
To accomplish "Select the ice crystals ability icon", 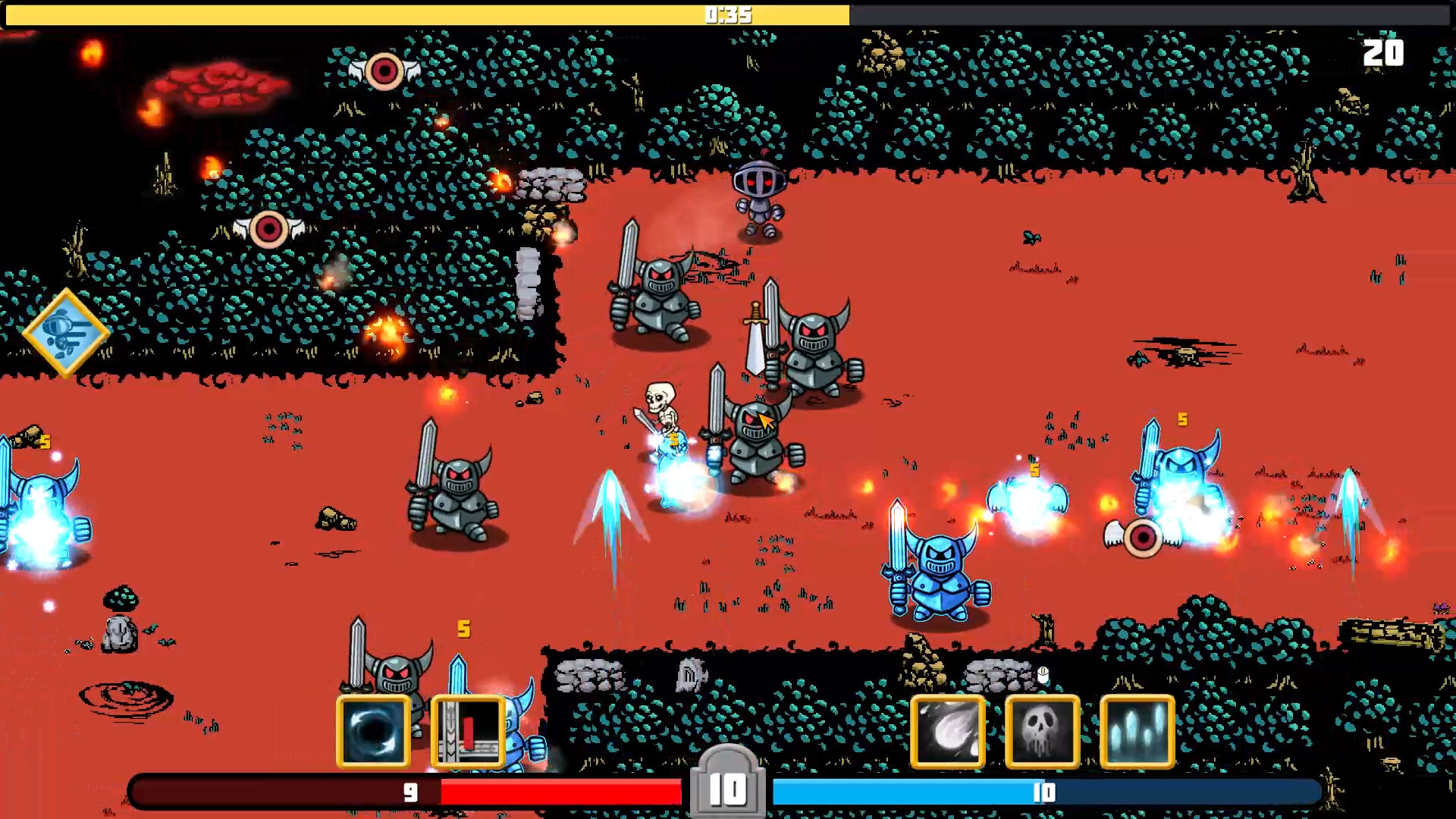I will [1138, 730].
